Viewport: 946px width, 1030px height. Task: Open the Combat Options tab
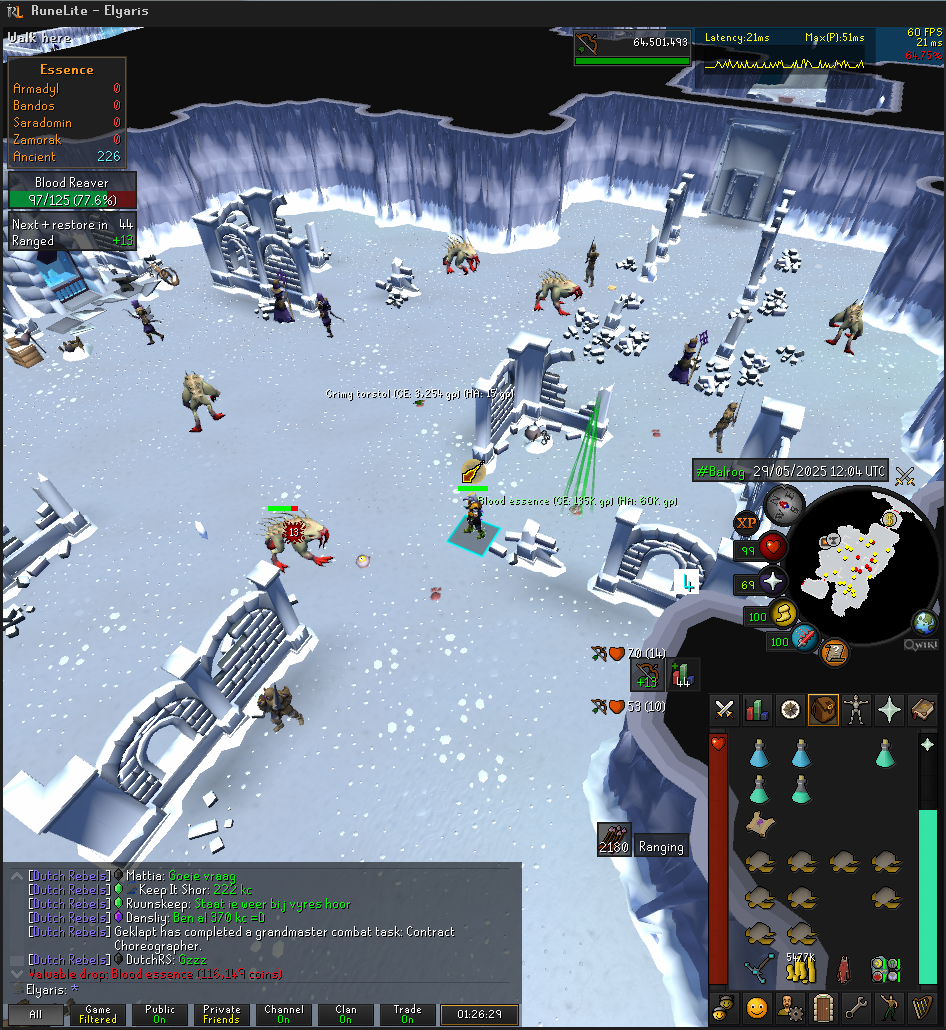click(725, 710)
